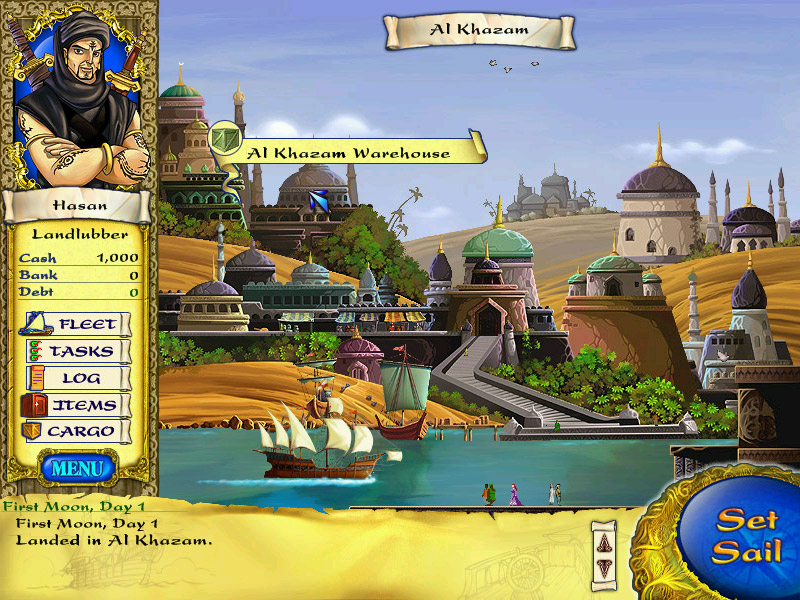
Task: Open the Log journal
Action: (x=76, y=378)
